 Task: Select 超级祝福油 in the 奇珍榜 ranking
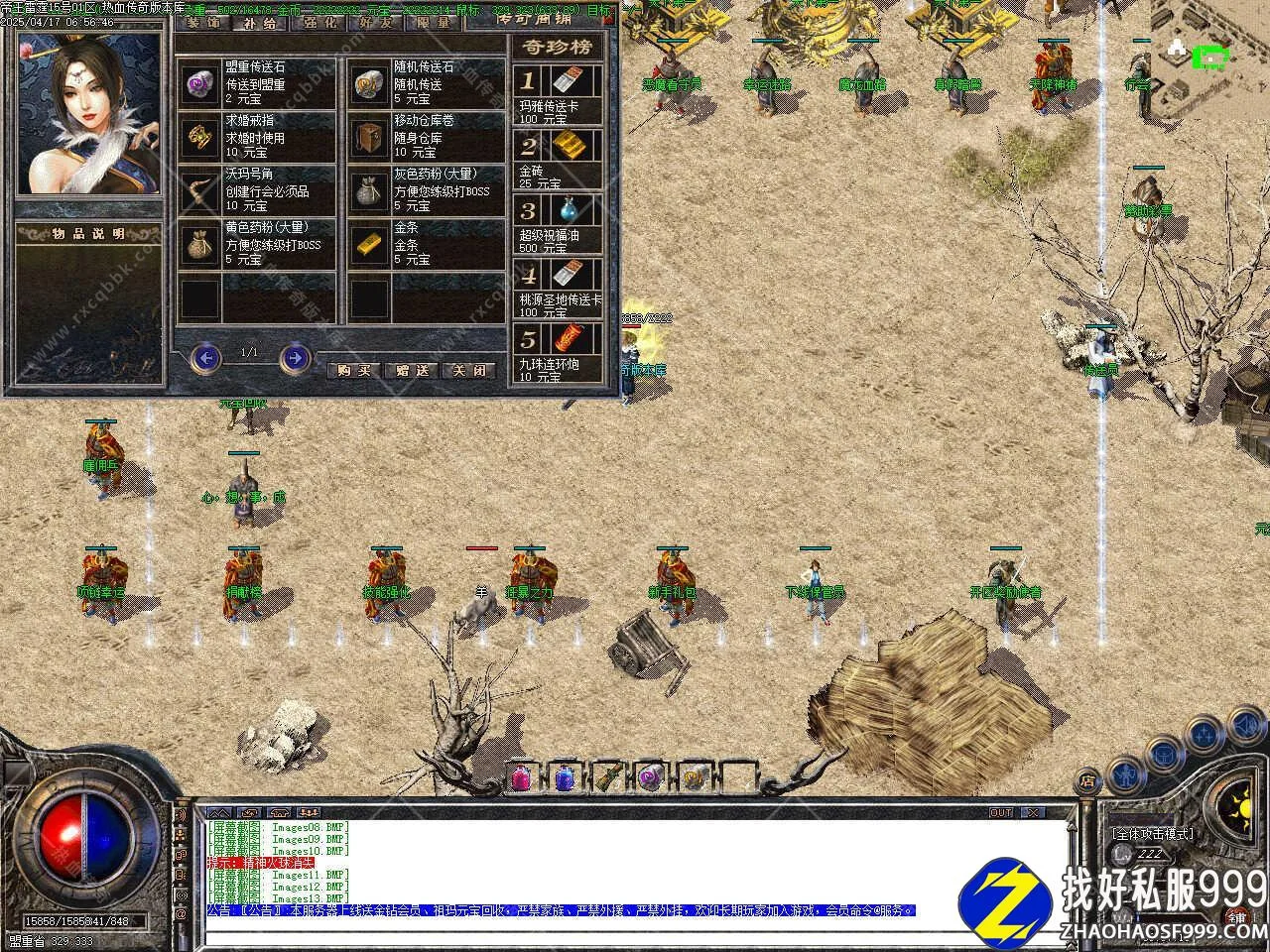(559, 223)
